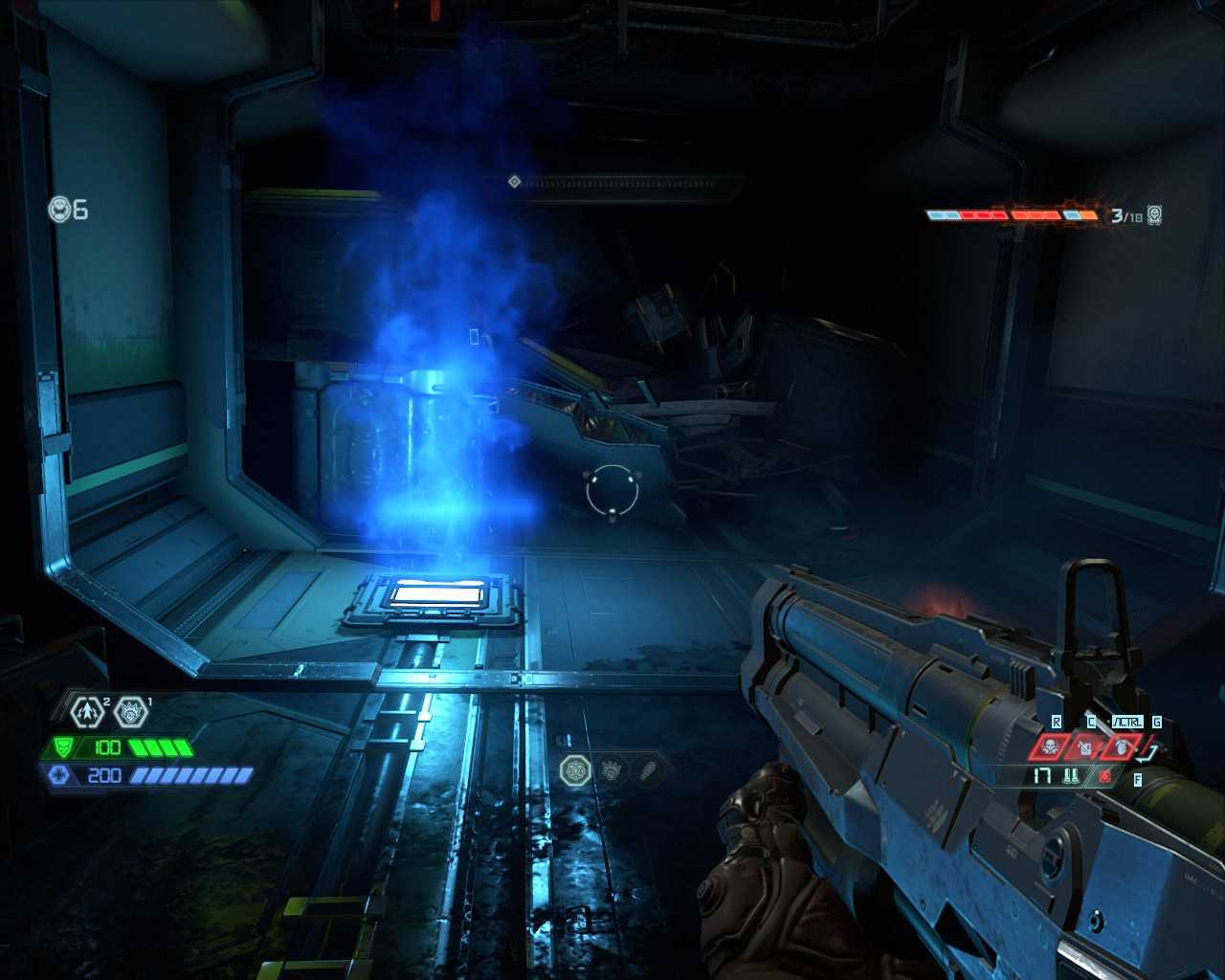The height and width of the screenshot is (980, 1225).
Task: Click the green armor shield icon
Action: coord(62,747)
